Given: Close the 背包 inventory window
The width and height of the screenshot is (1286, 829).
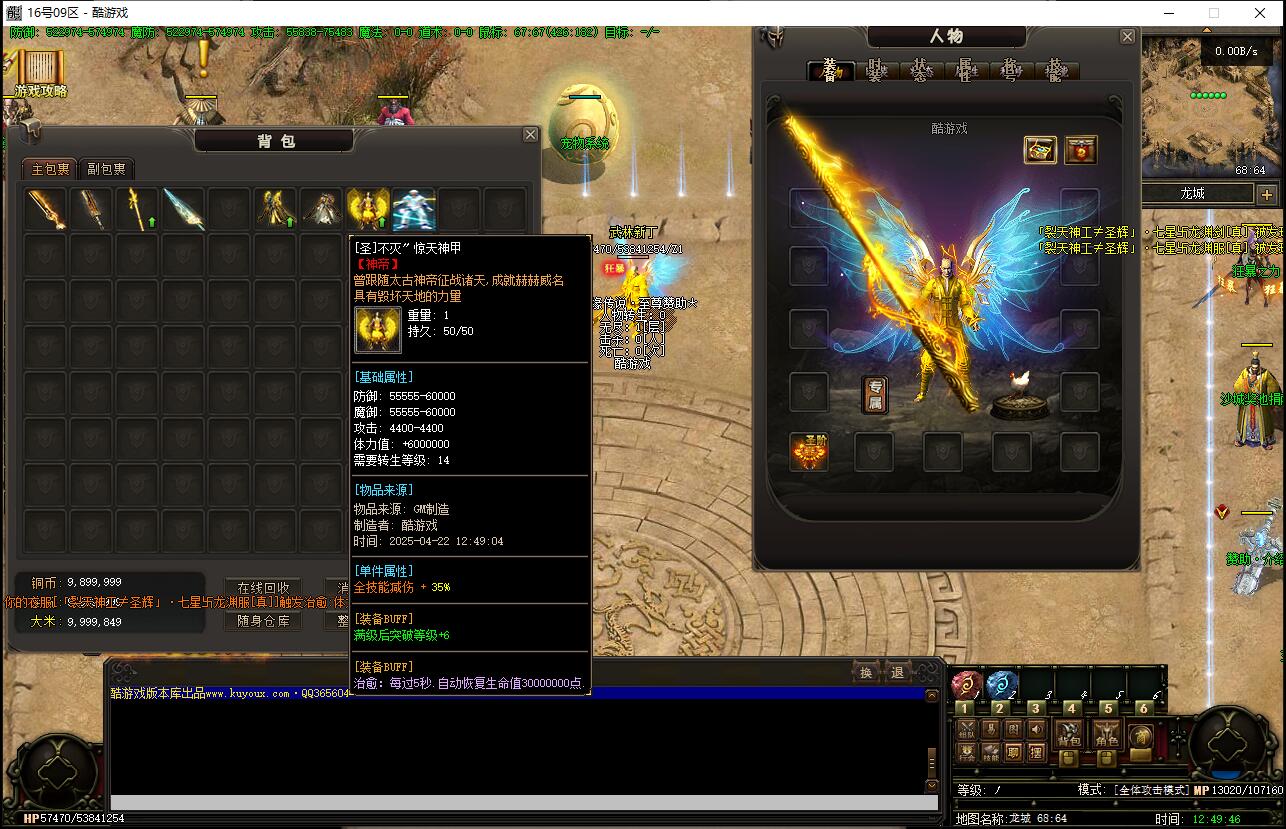Looking at the screenshot, I should (x=531, y=135).
